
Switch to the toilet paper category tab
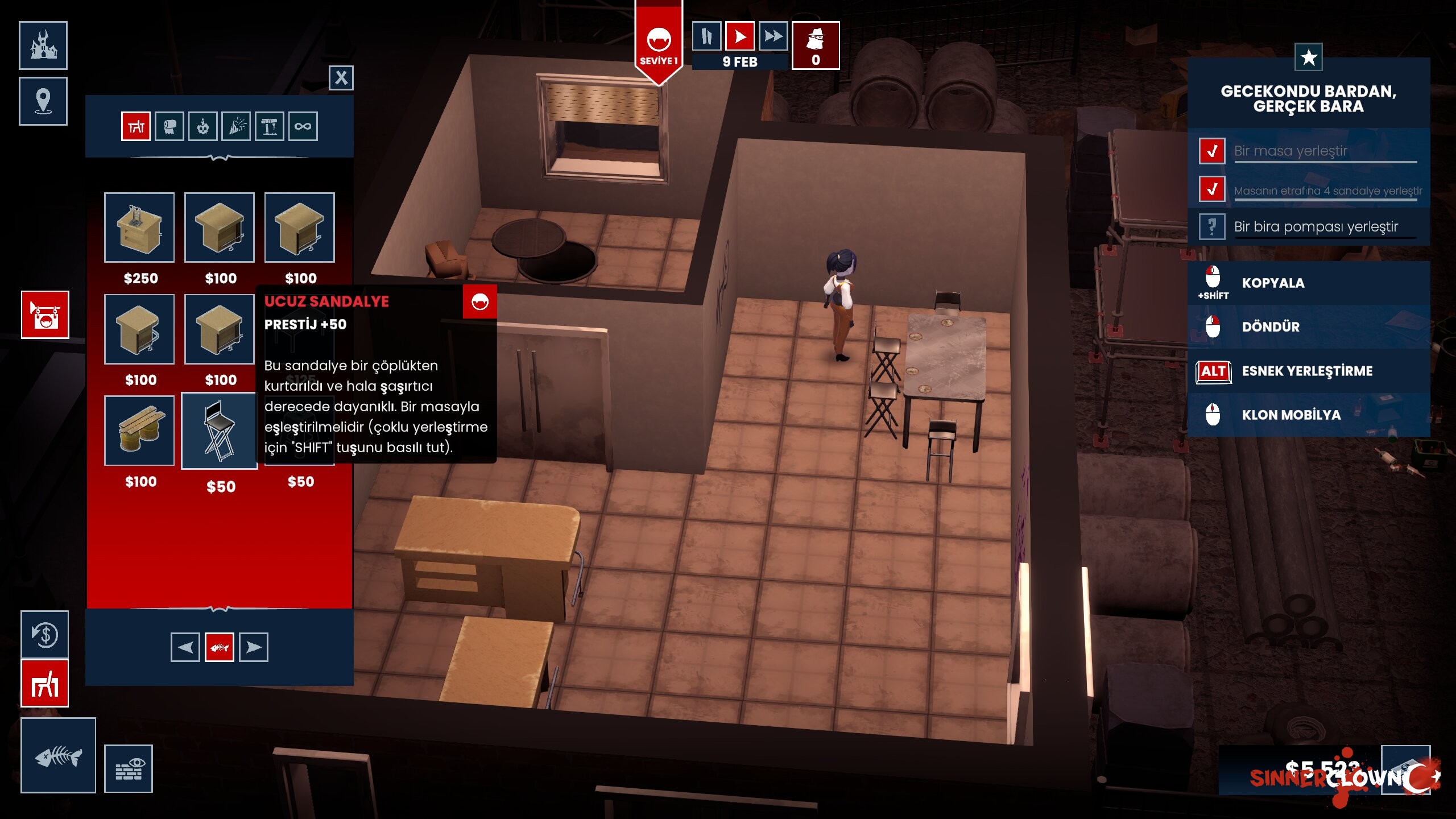(169, 126)
